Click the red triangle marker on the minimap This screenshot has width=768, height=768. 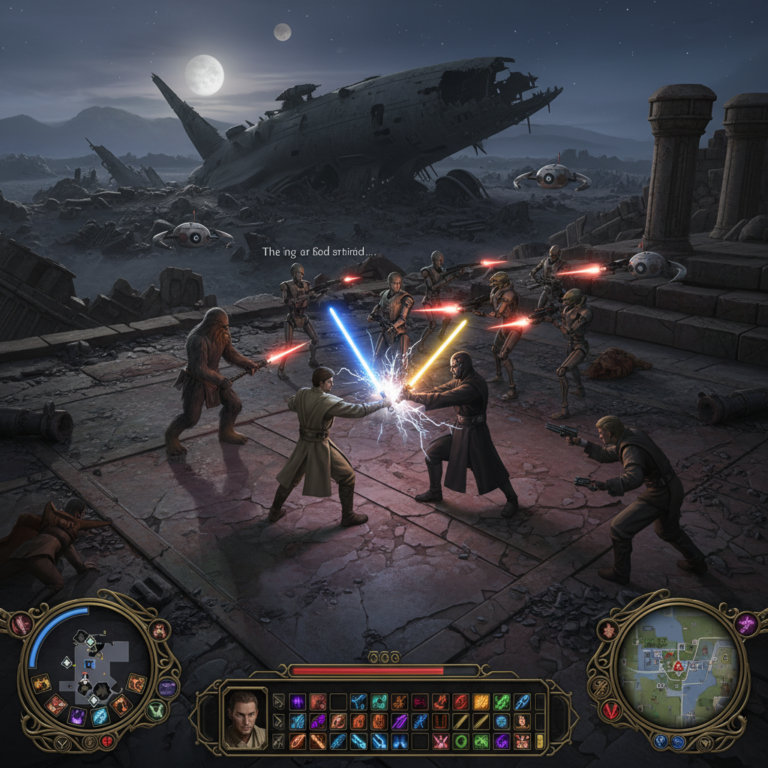coord(677,666)
